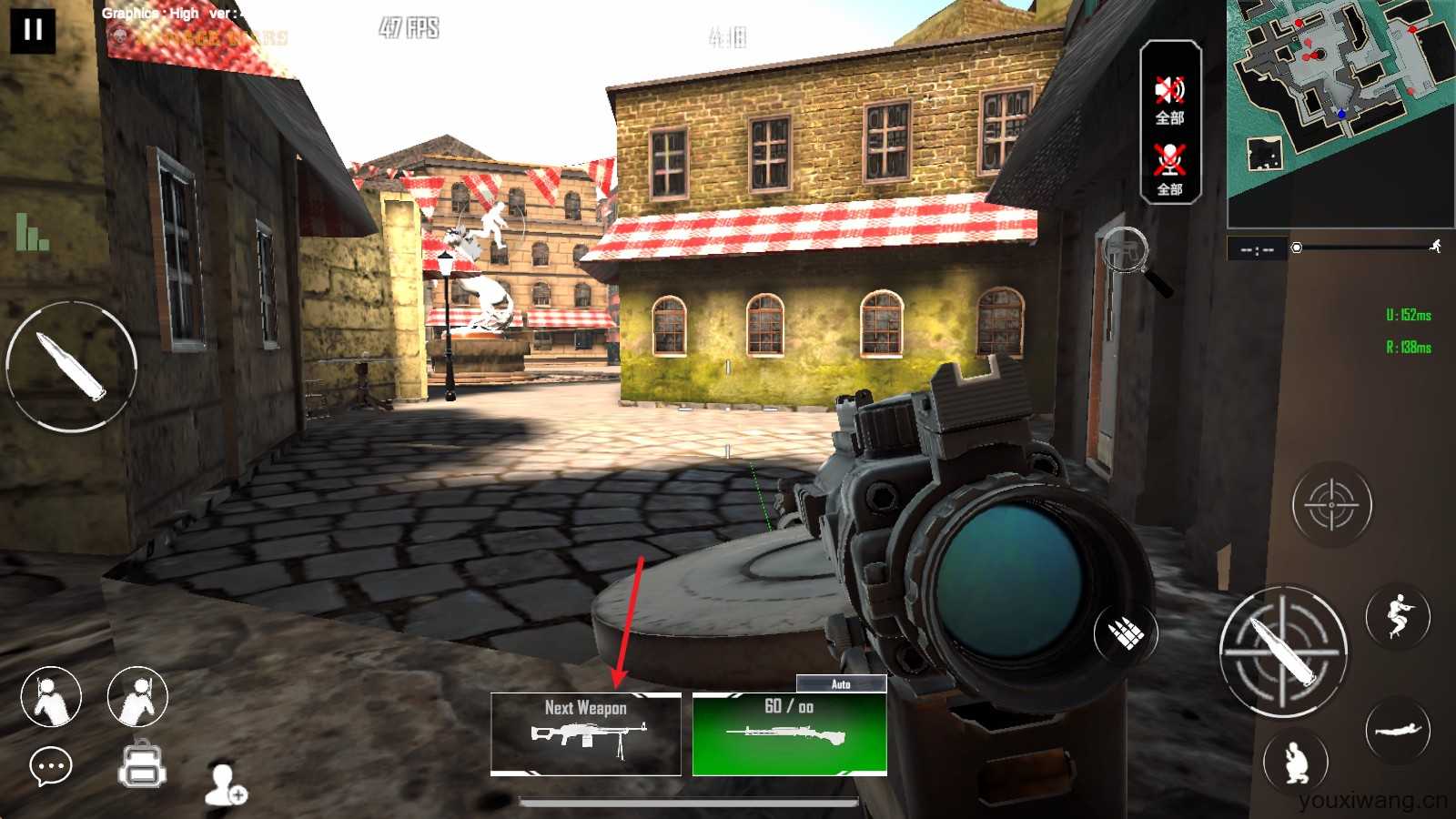Go prone with the lying soldier icon
Viewport: 1456px width, 819px height.
point(1397,730)
